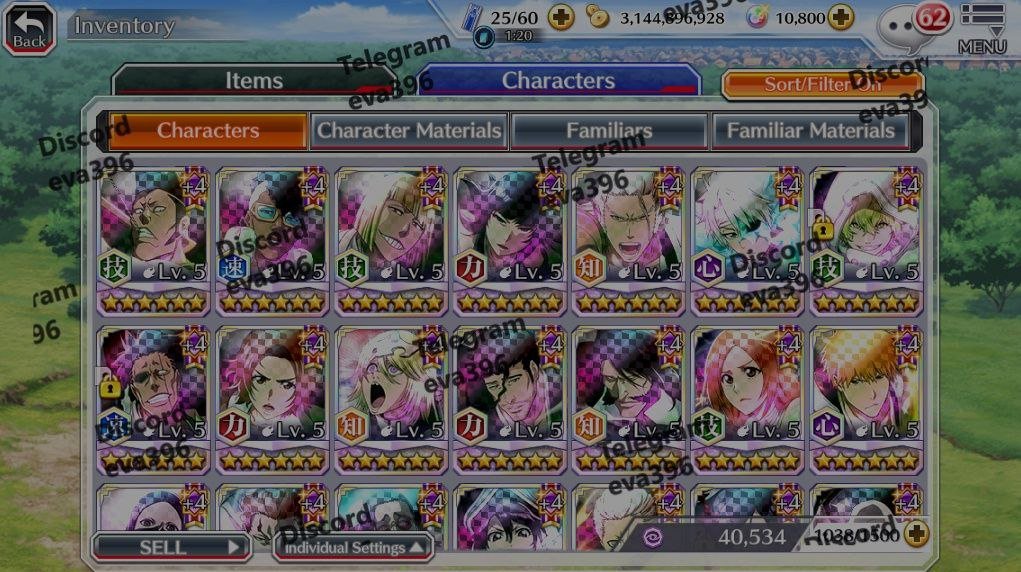Select the top-level Characters tab
This screenshot has width=1021, height=572.
pos(558,81)
